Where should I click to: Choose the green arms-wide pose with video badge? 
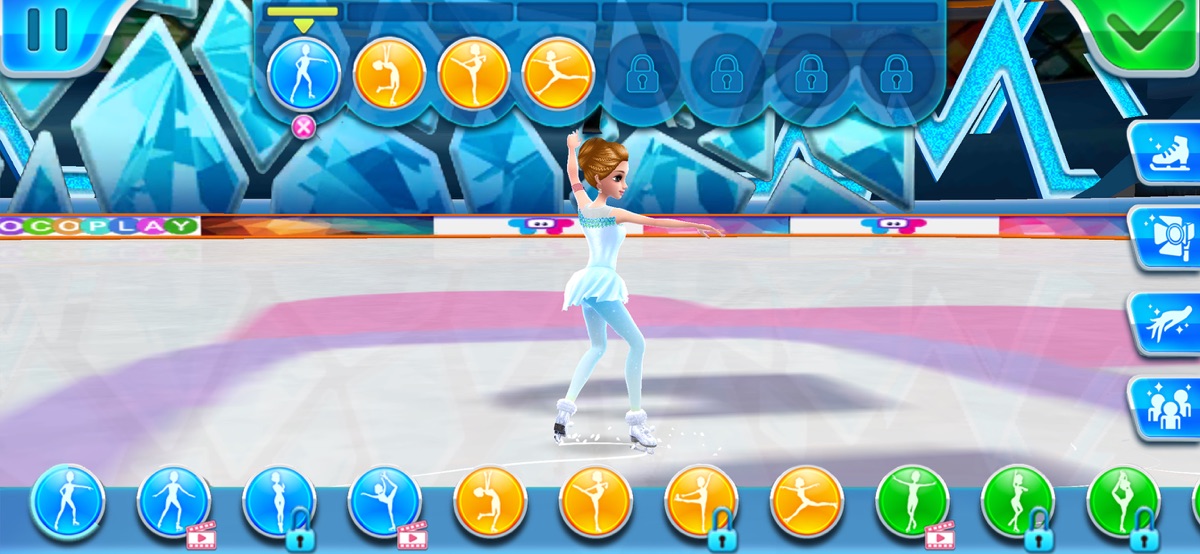point(913,502)
